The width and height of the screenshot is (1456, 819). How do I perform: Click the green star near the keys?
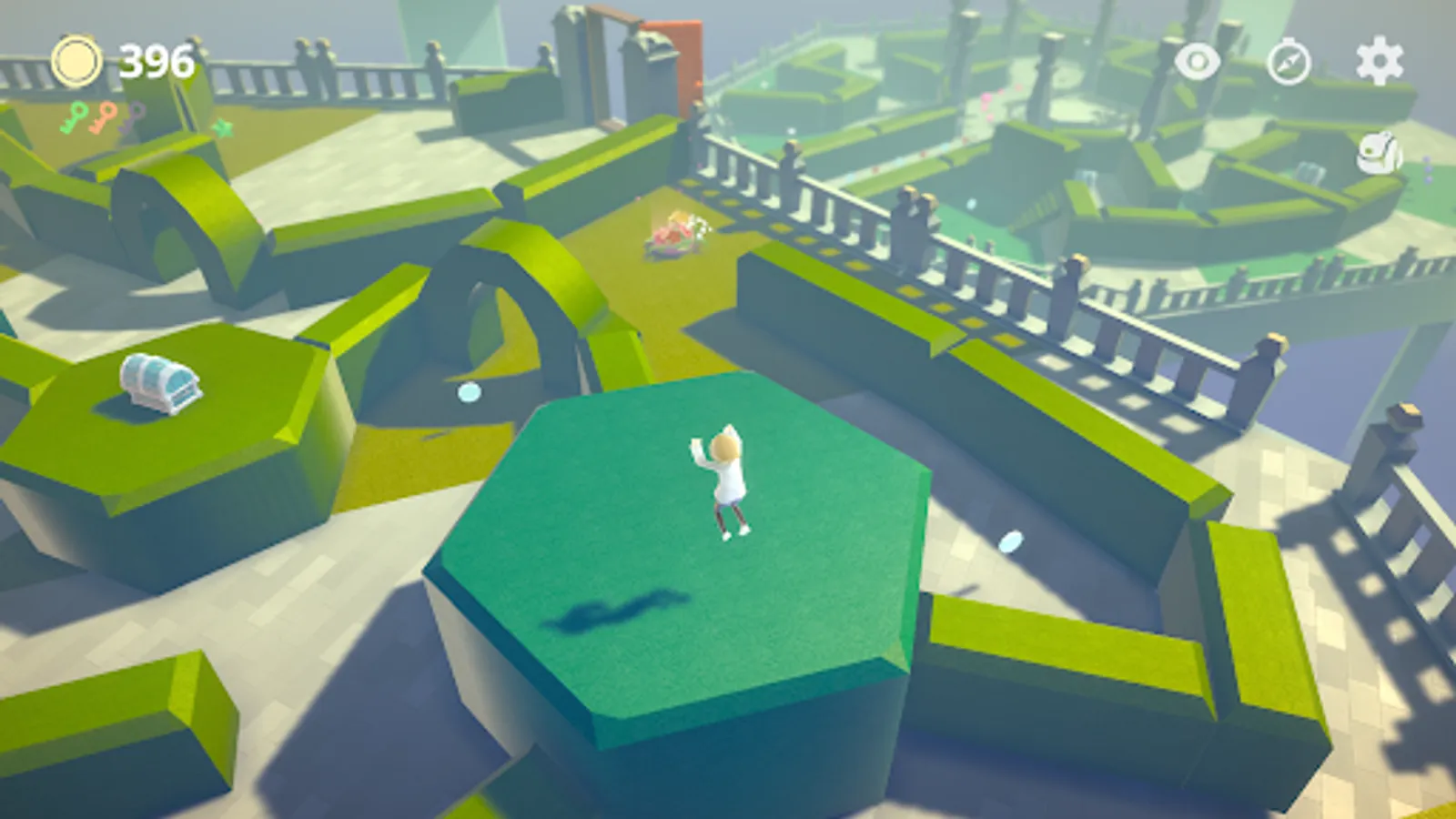tap(223, 127)
